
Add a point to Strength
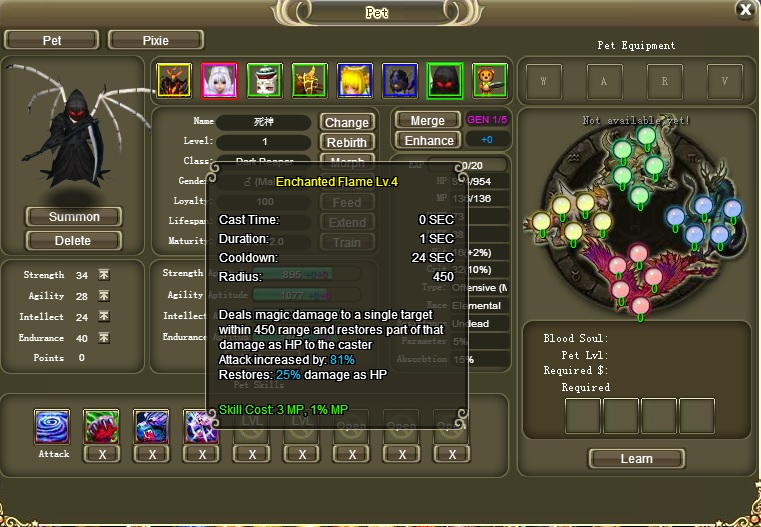click(104, 275)
